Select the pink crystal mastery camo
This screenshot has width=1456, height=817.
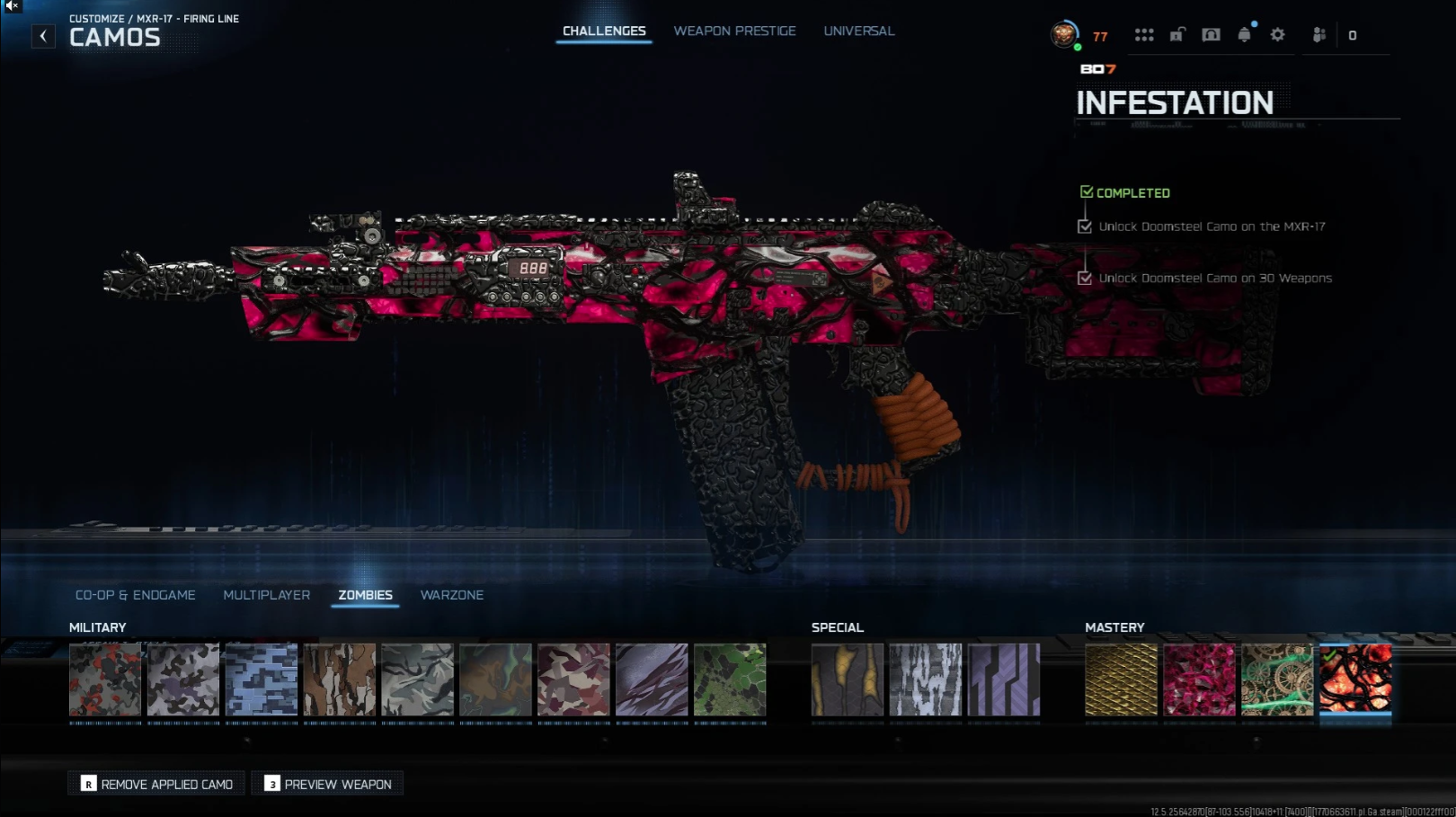point(1199,679)
